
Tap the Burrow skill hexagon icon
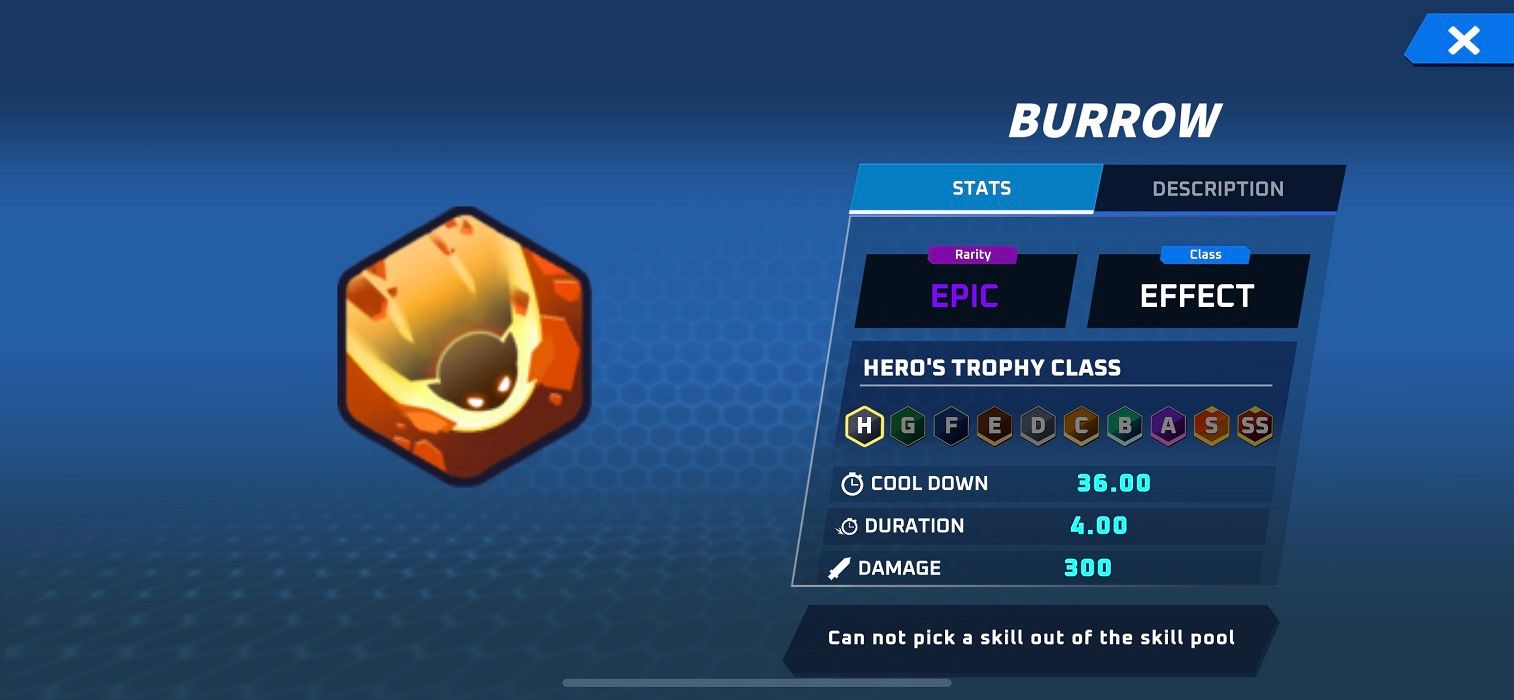(465, 347)
